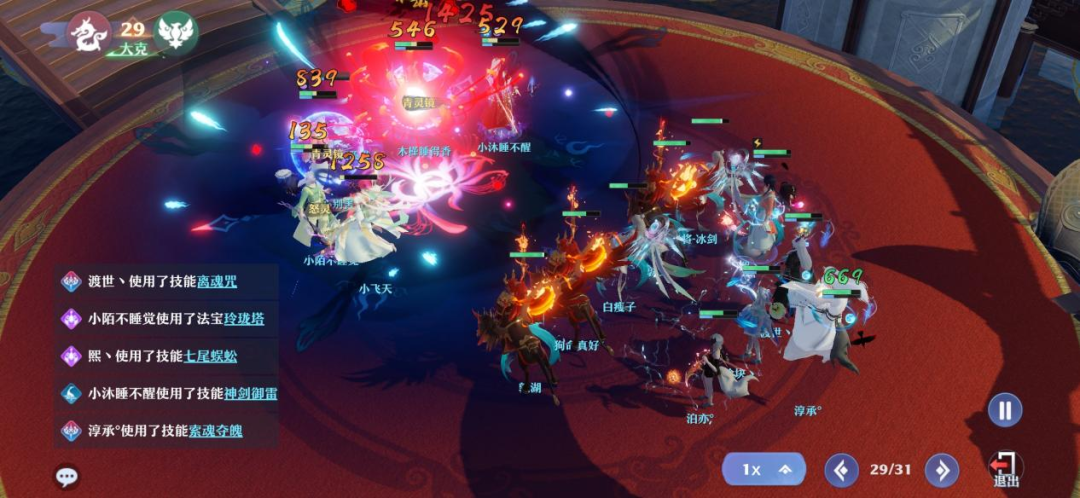Open the chat bubble icon
Screen dimensions: 1080x498
pos(67,476)
